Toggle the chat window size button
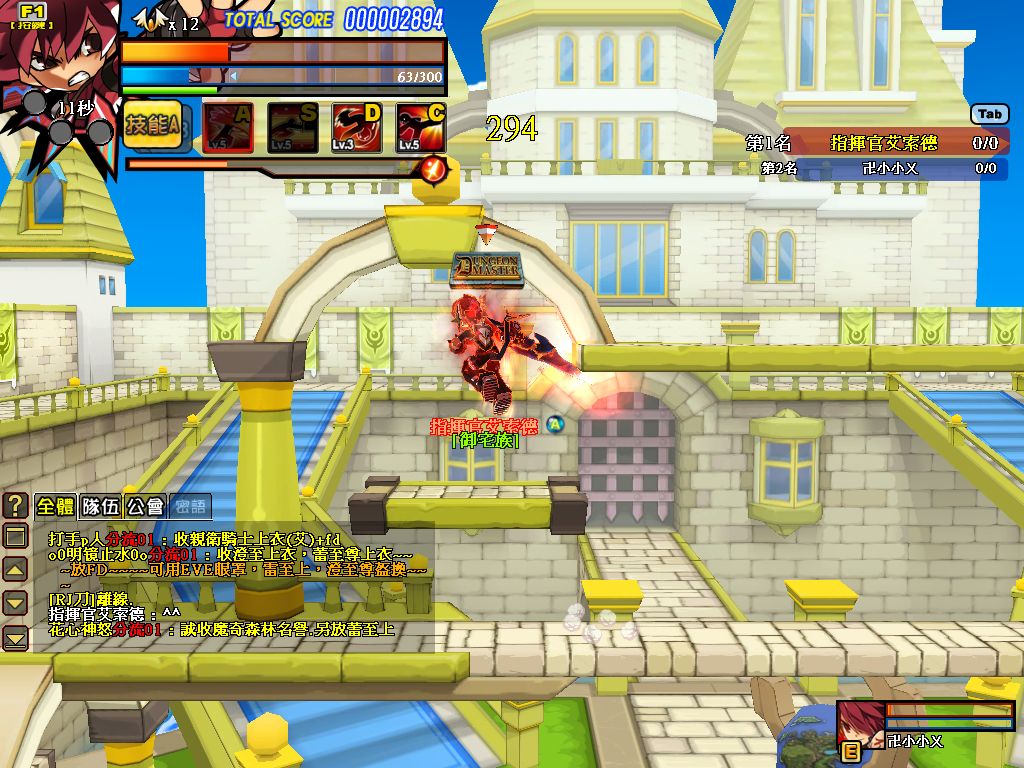 pyautogui.click(x=15, y=537)
